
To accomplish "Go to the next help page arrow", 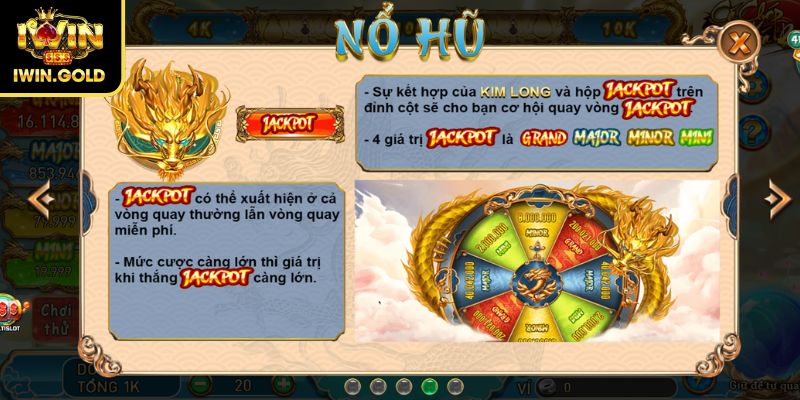I will coord(777,200).
